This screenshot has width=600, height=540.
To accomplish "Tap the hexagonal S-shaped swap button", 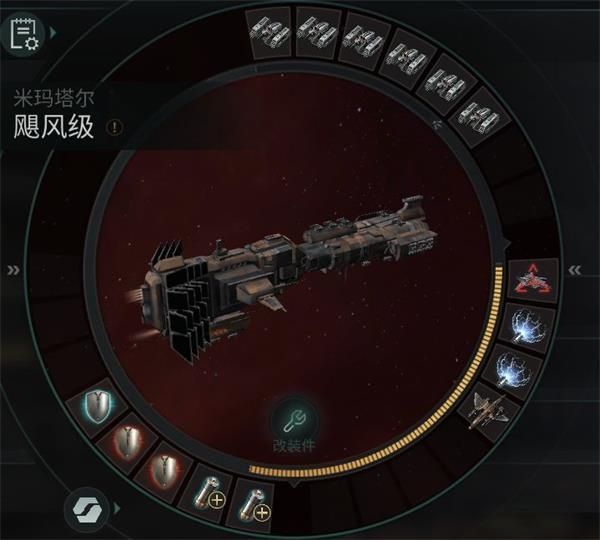I will pos(84,509).
